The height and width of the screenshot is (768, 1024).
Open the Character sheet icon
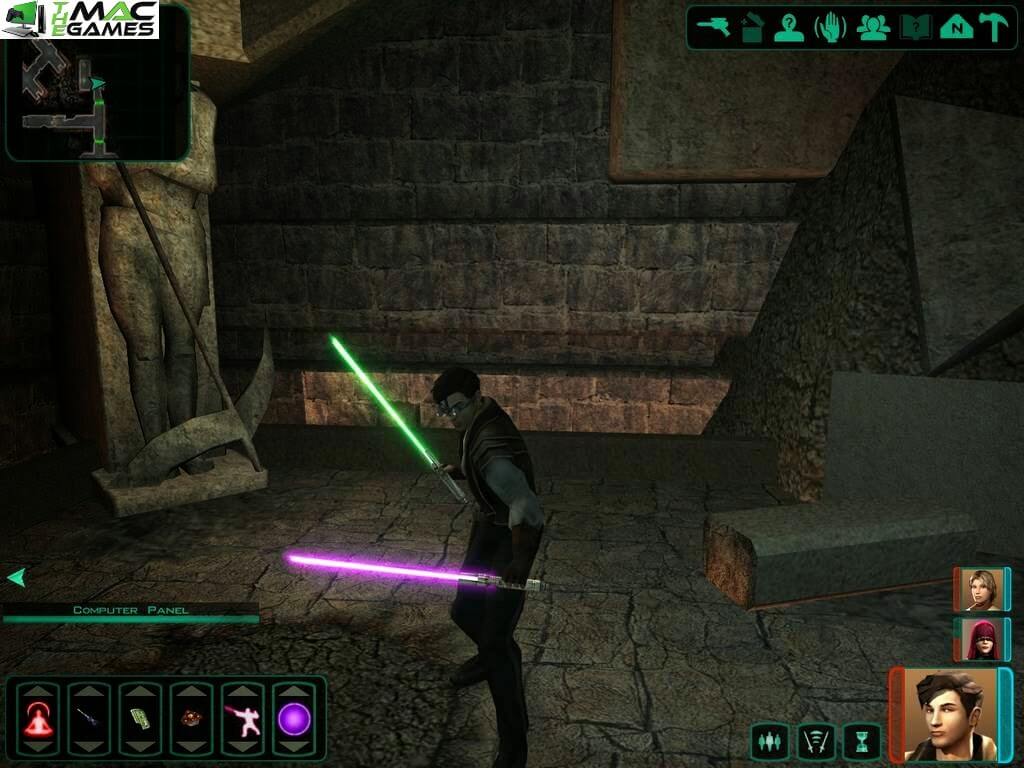[789, 27]
